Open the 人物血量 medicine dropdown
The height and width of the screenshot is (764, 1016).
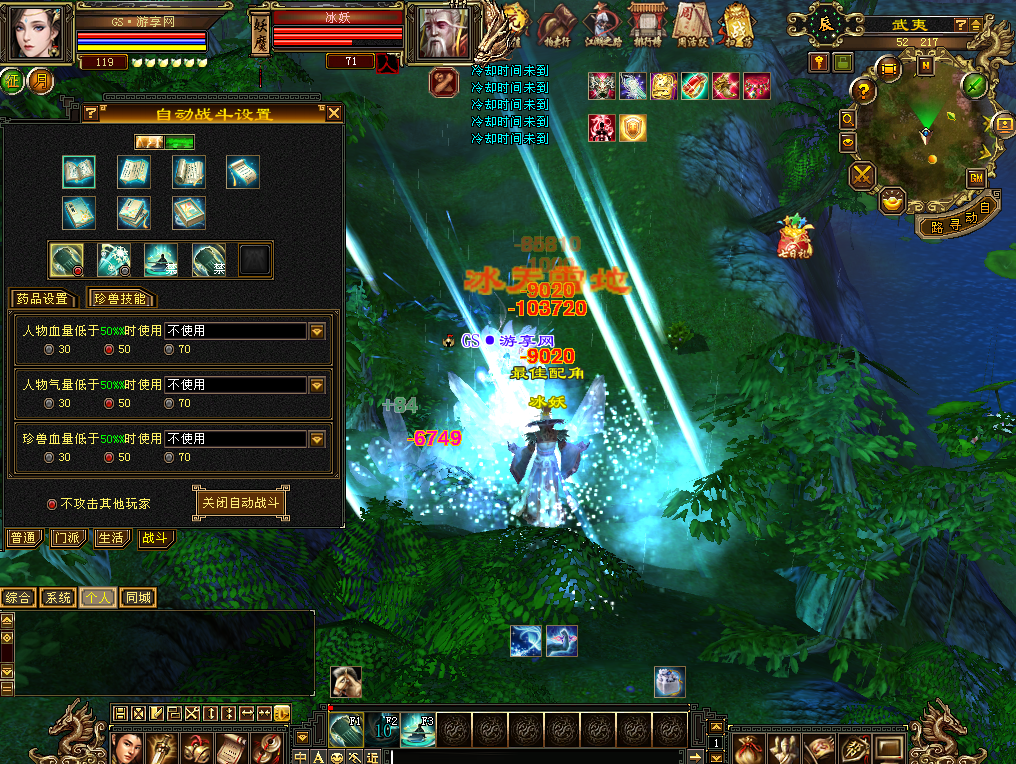pos(318,331)
